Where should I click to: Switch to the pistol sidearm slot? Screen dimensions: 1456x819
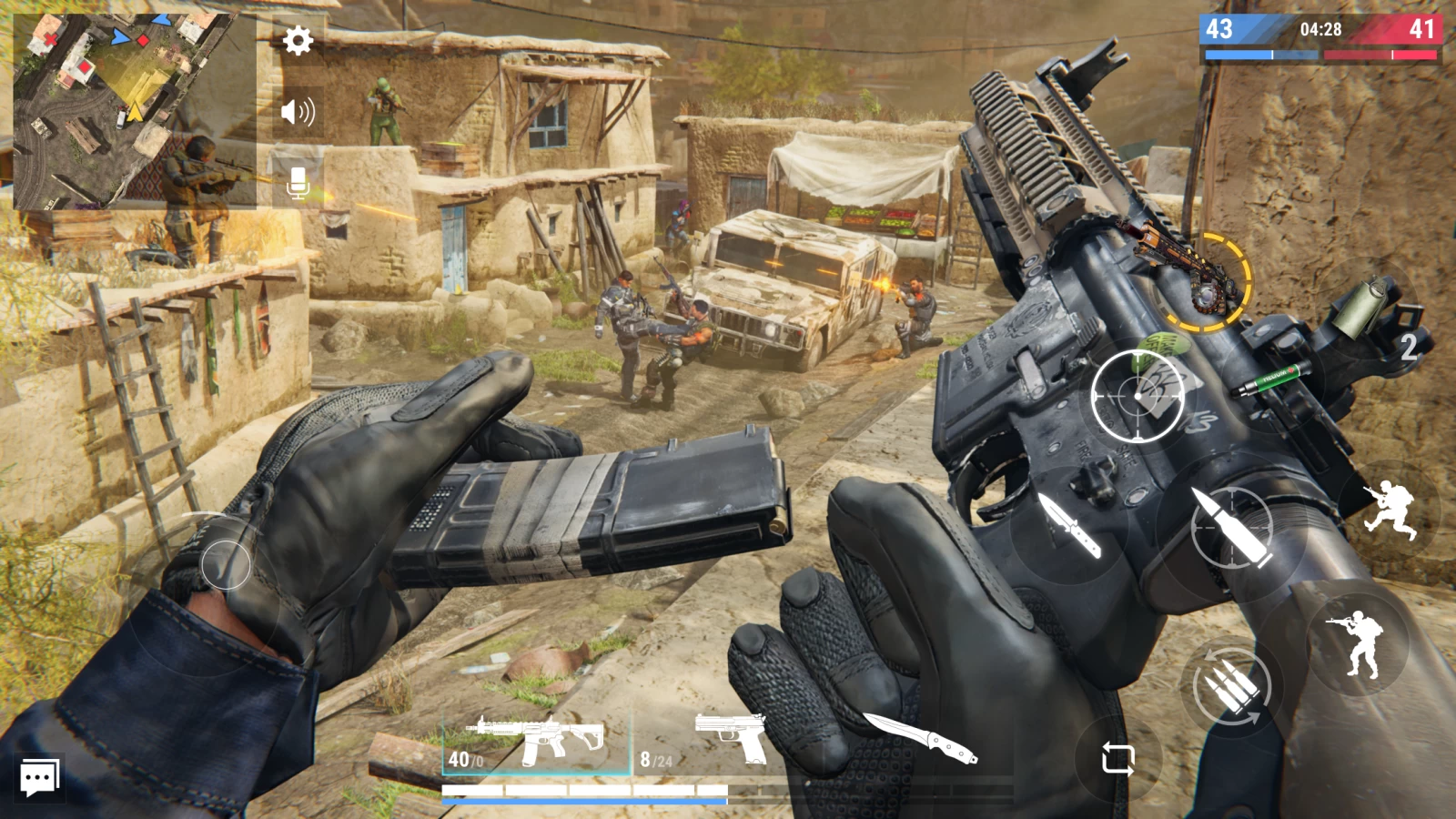pos(728,742)
